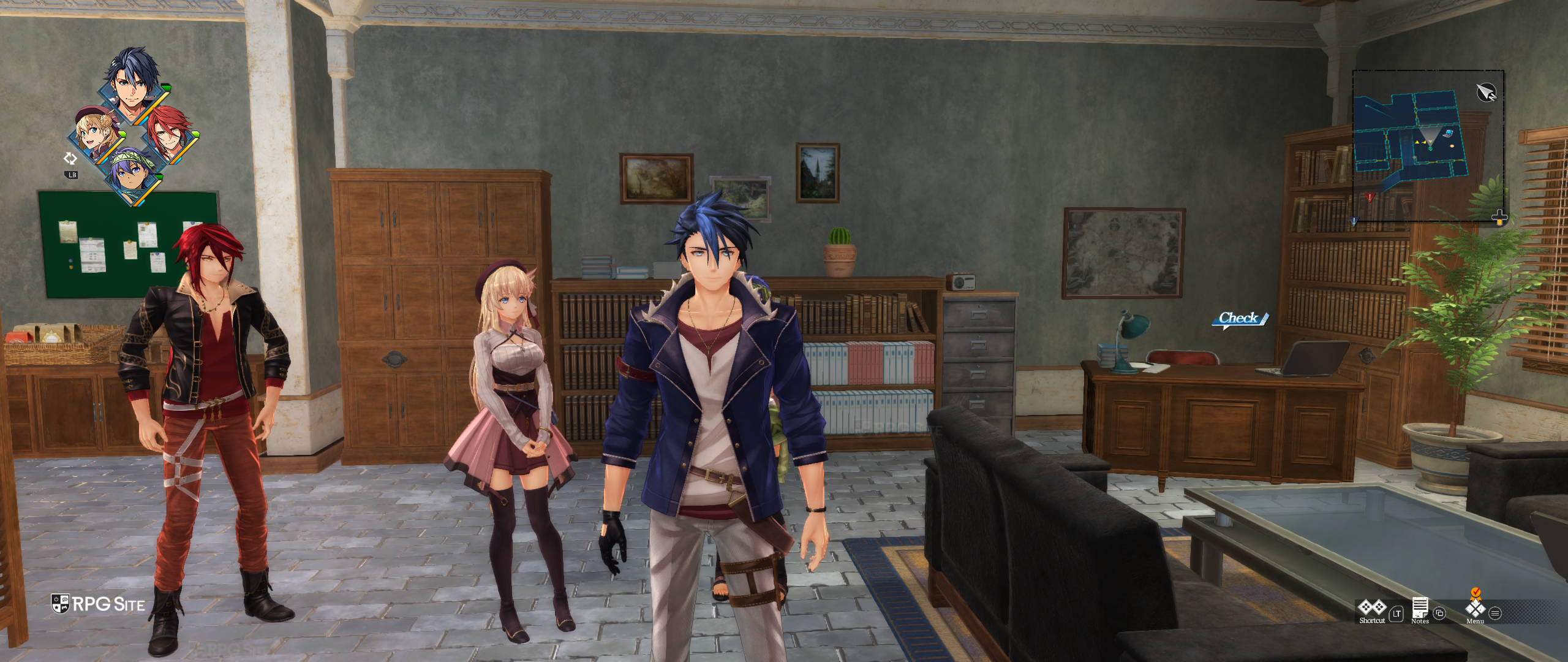The height and width of the screenshot is (662, 1568).
Task: Click the orange checkmark ribbon badge
Action: [1476, 592]
